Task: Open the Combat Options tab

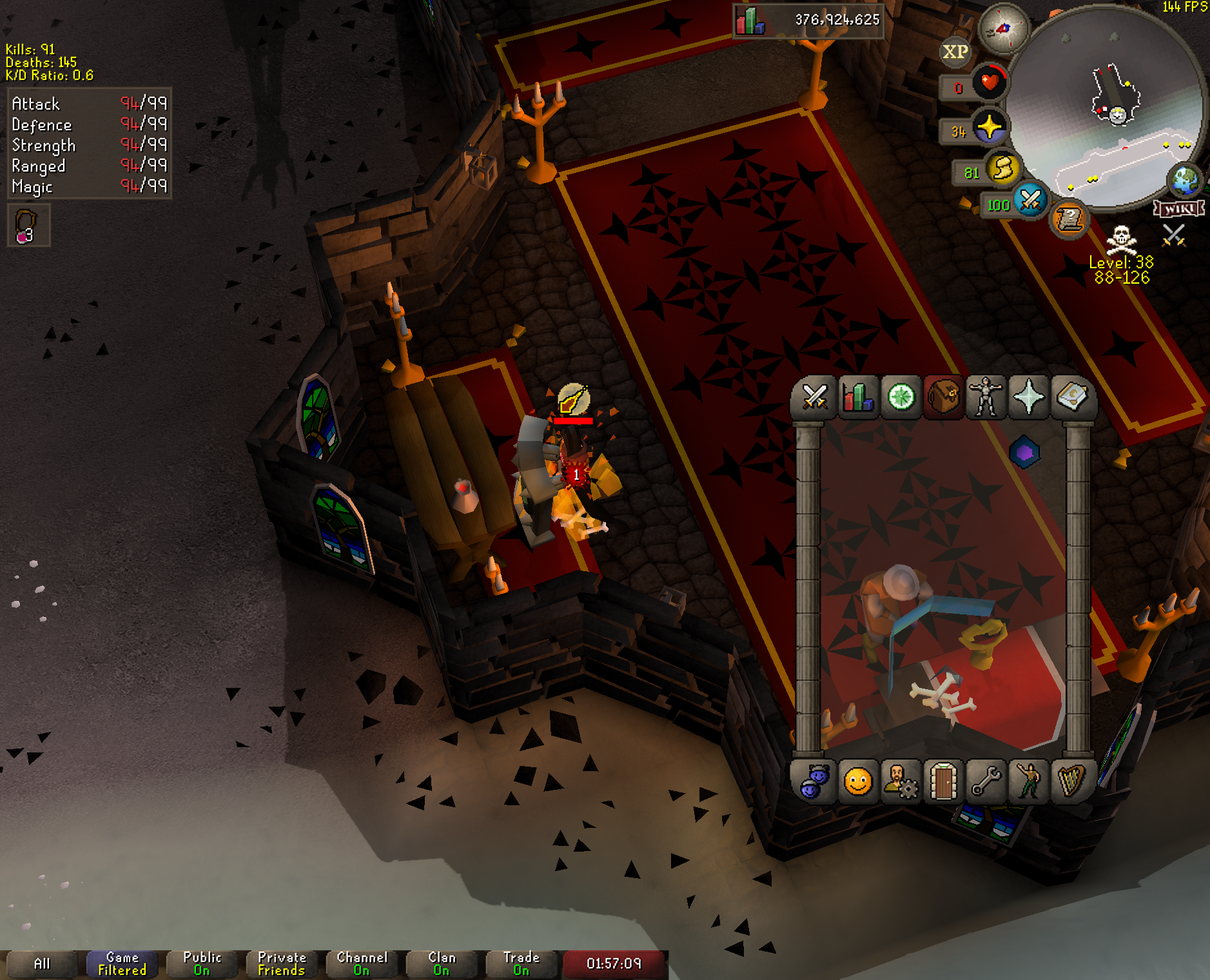Action: [814, 397]
